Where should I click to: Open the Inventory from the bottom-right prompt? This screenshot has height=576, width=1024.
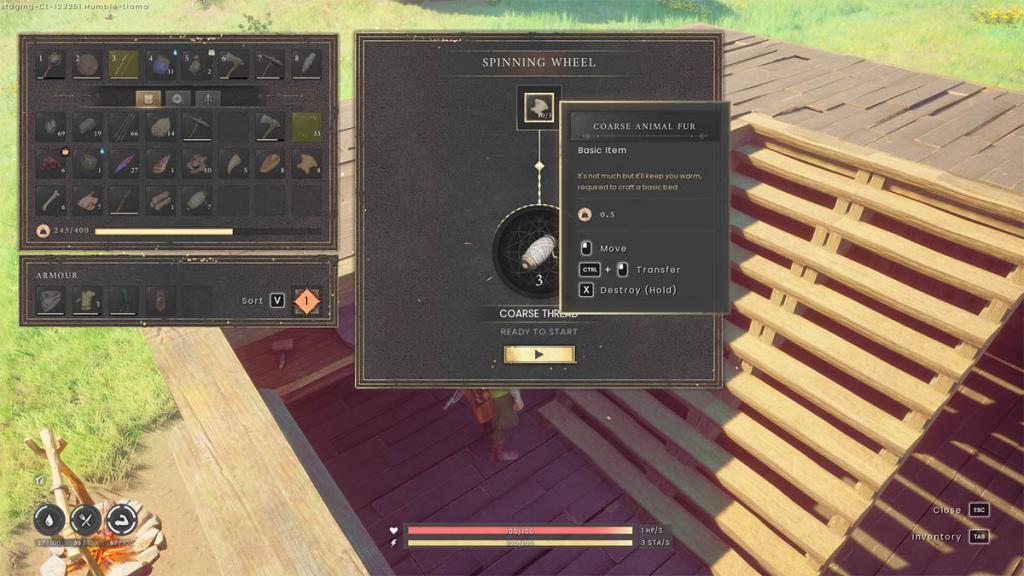point(979,537)
